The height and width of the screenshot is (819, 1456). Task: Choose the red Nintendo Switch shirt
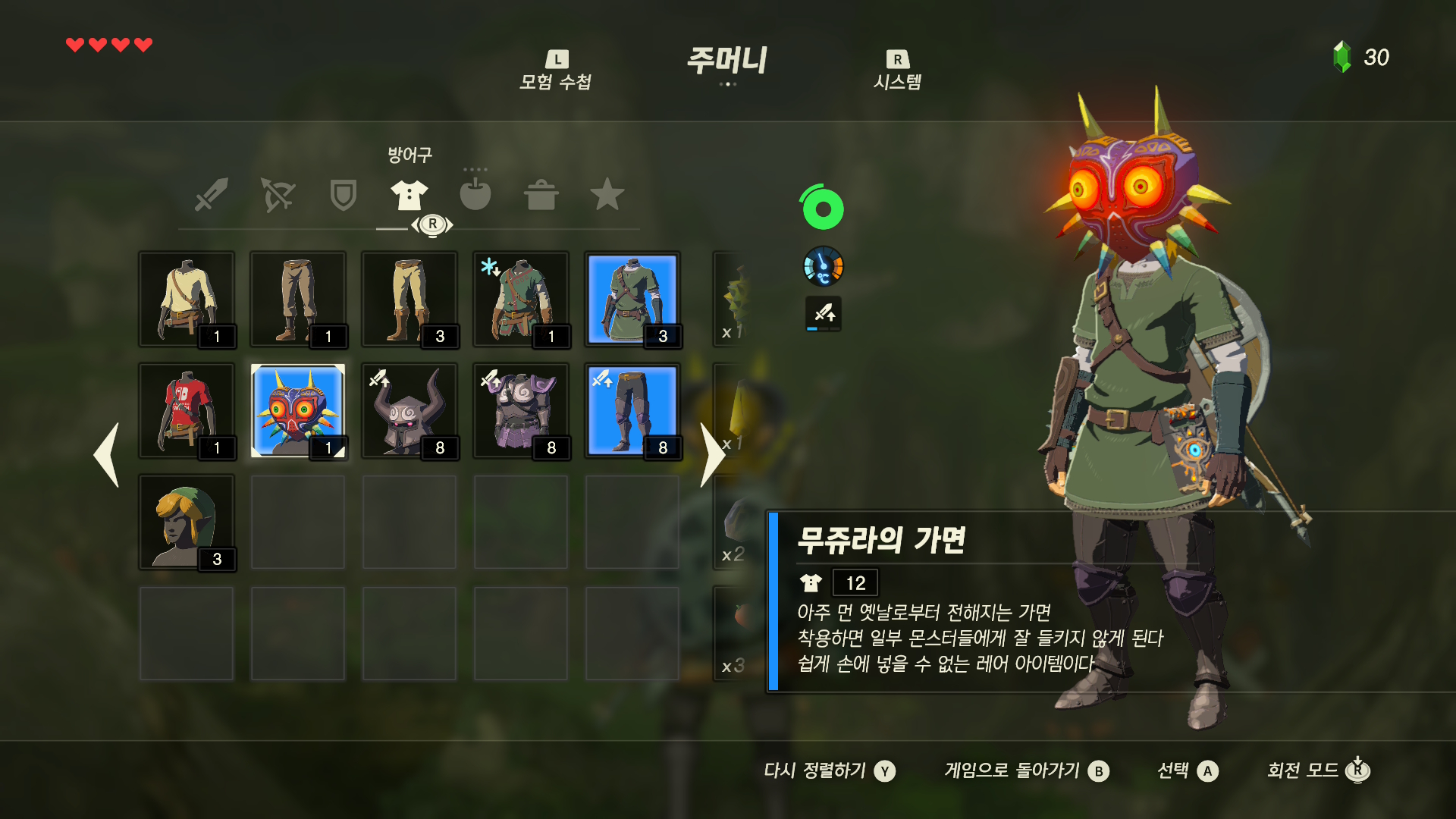pyautogui.click(x=187, y=411)
